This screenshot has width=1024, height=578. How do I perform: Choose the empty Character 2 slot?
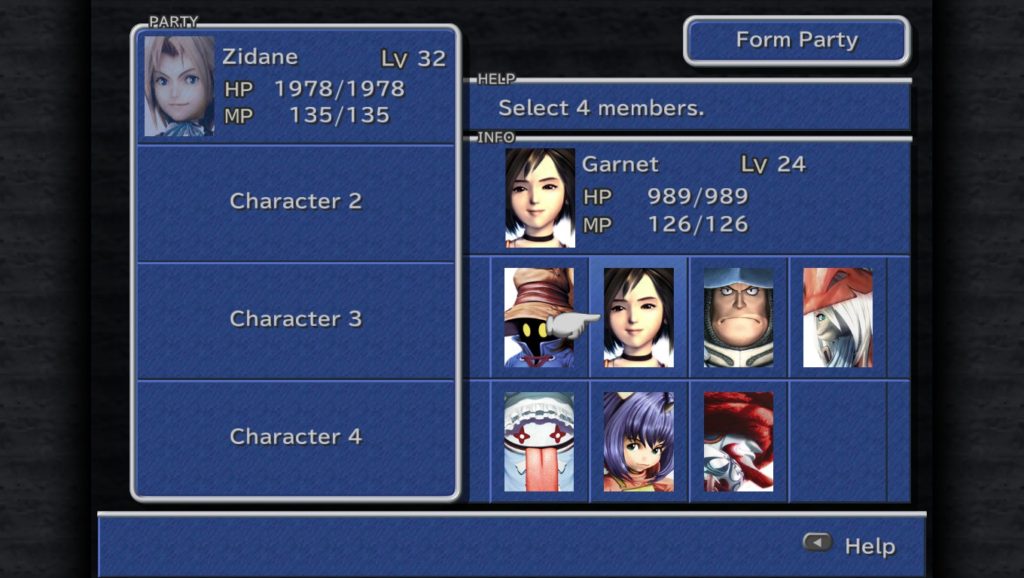(296, 201)
